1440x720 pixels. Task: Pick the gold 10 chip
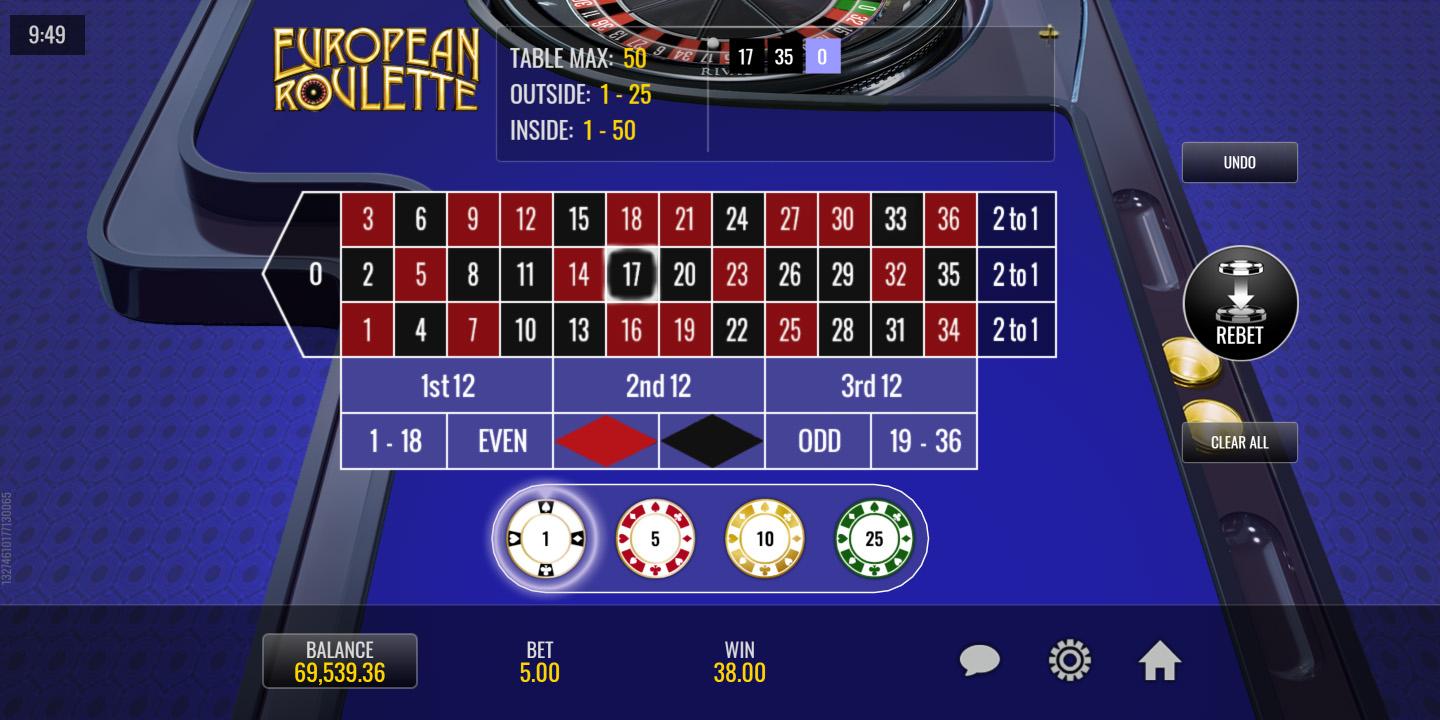pyautogui.click(x=764, y=539)
